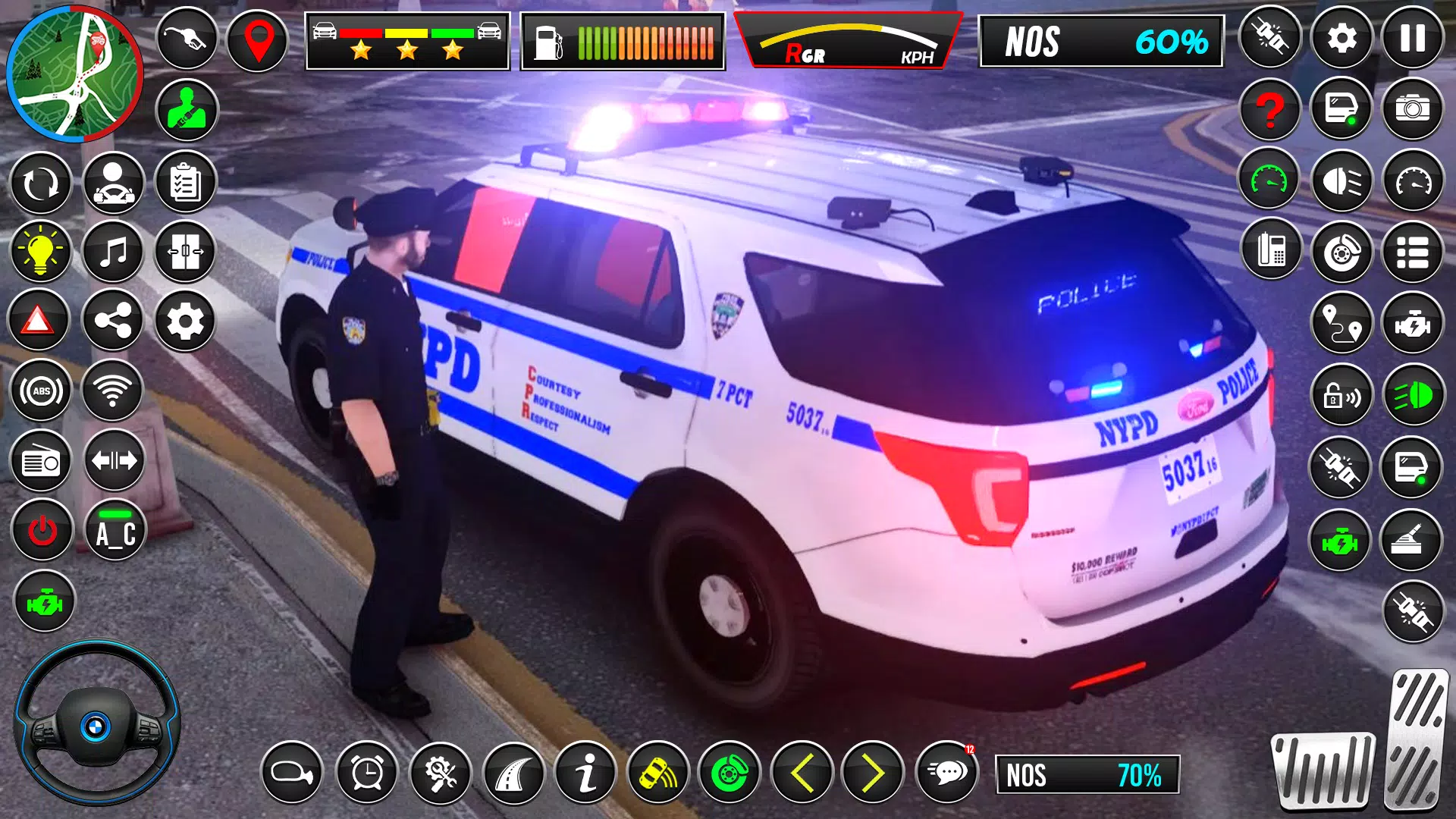Pause the game
This screenshot has width=1456, height=819.
click(x=1412, y=38)
